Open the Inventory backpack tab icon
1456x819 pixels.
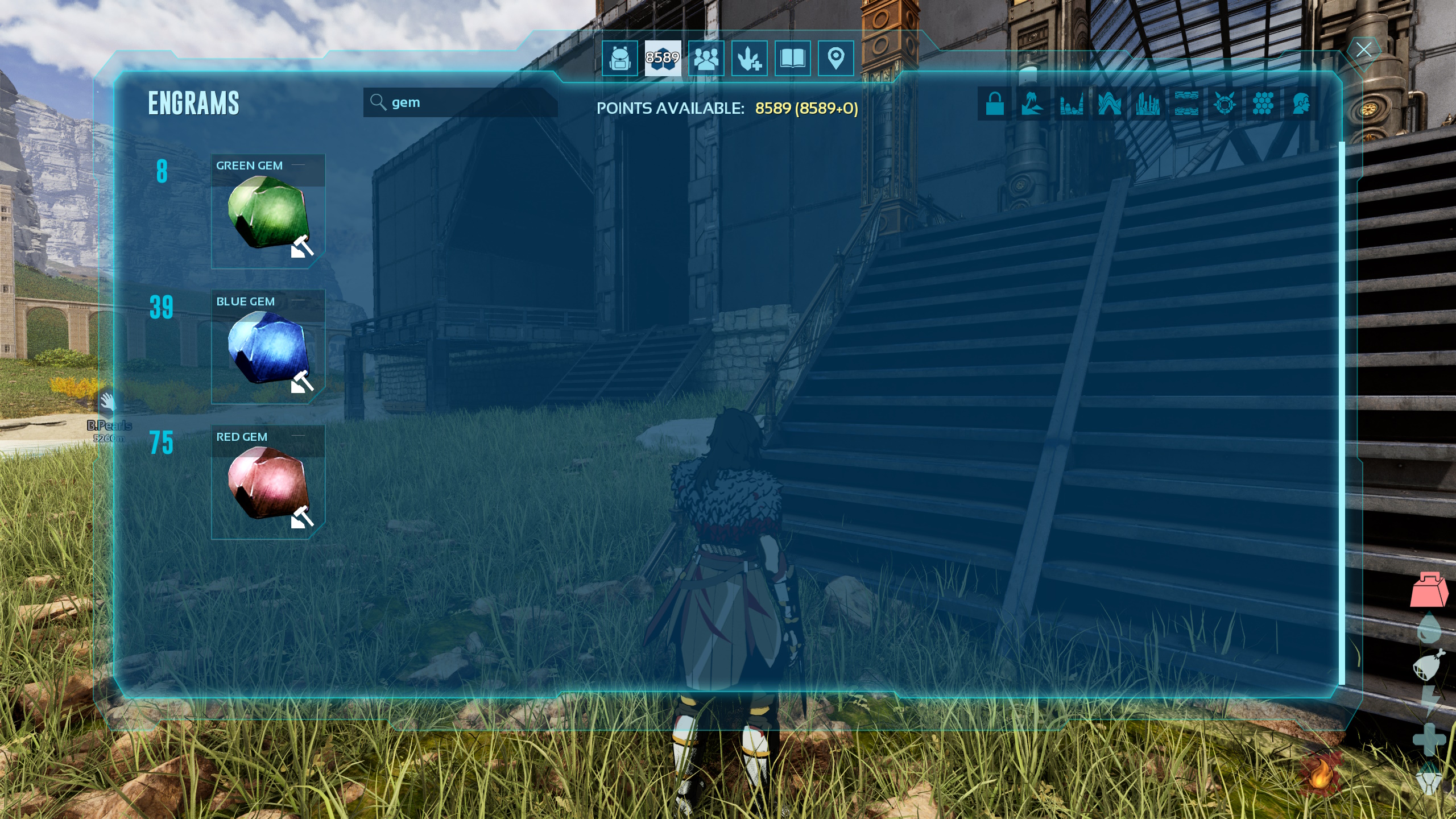click(620, 60)
